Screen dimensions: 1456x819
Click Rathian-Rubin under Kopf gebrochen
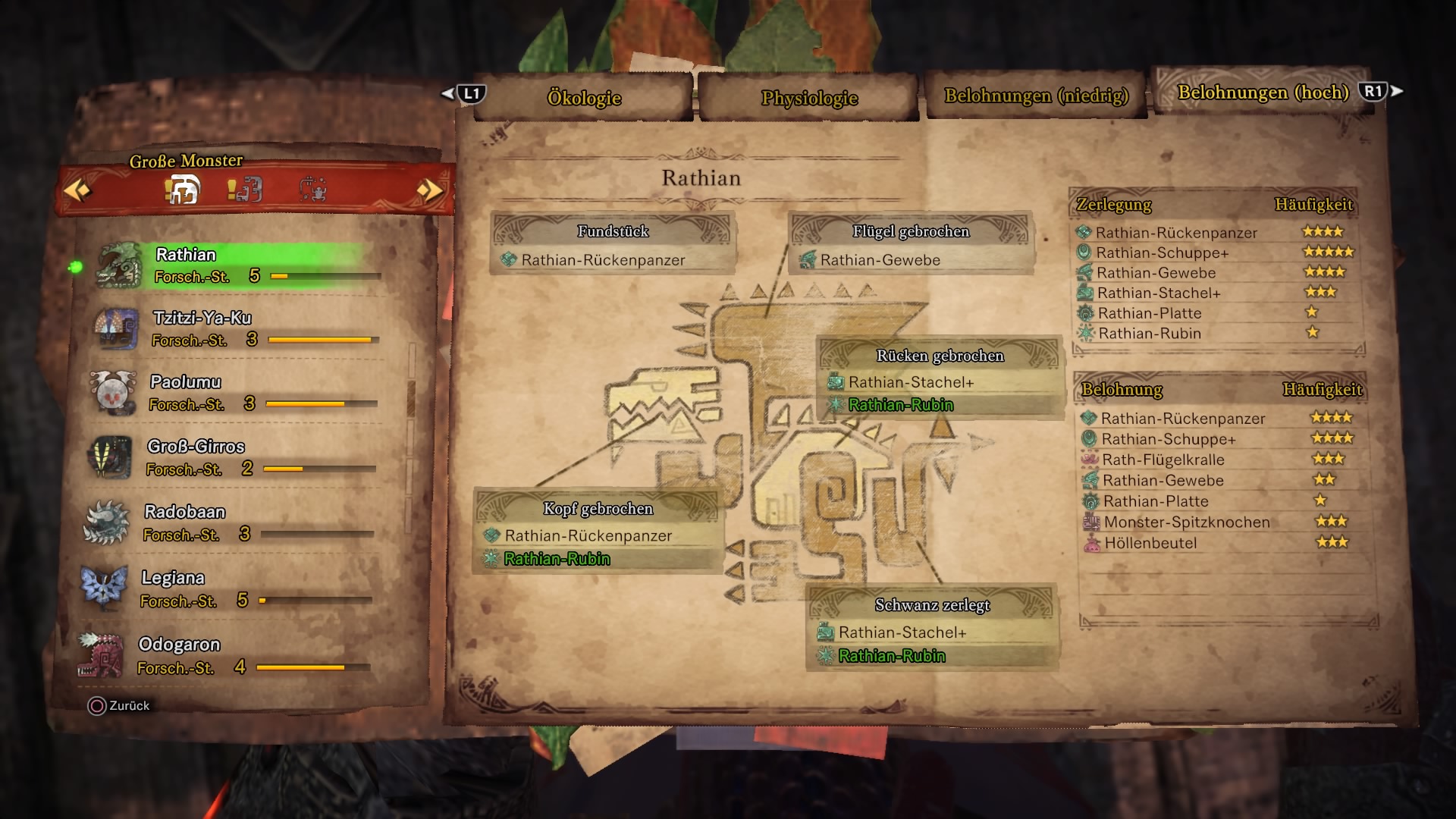557,559
